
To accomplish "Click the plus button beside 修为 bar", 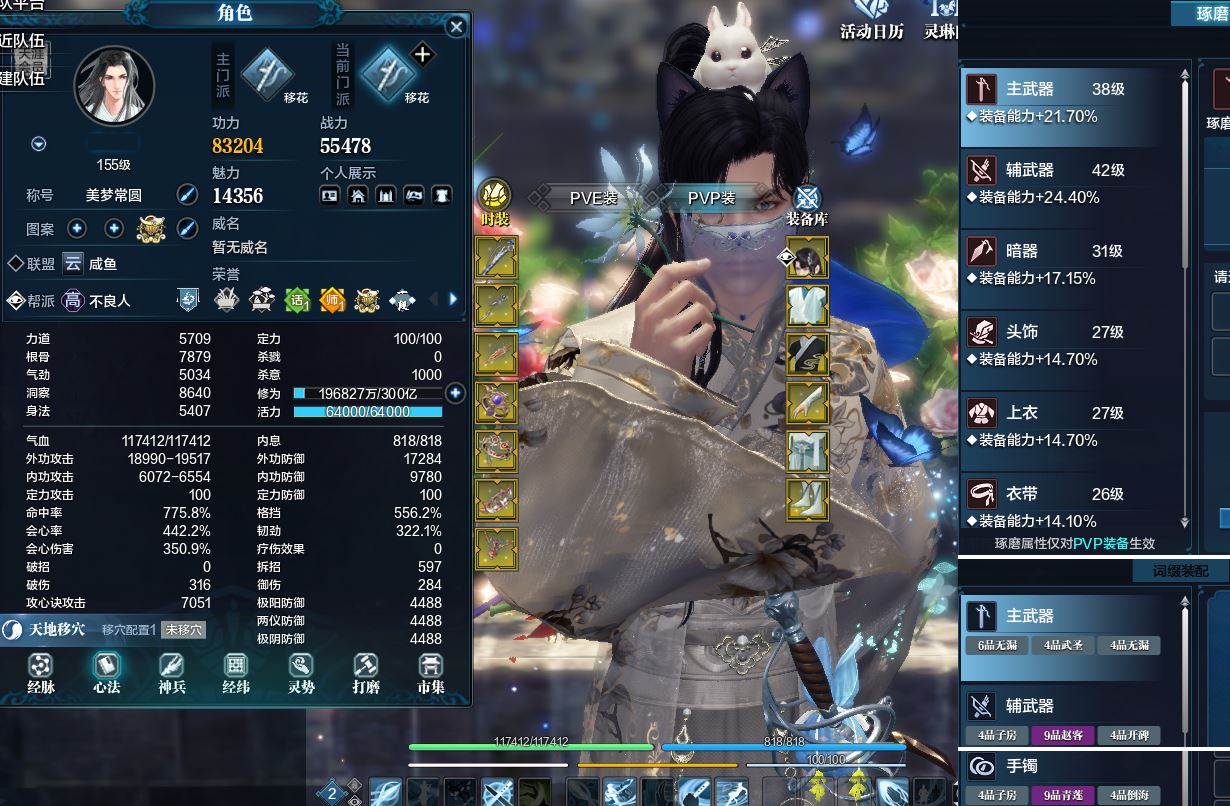I will (x=455, y=393).
